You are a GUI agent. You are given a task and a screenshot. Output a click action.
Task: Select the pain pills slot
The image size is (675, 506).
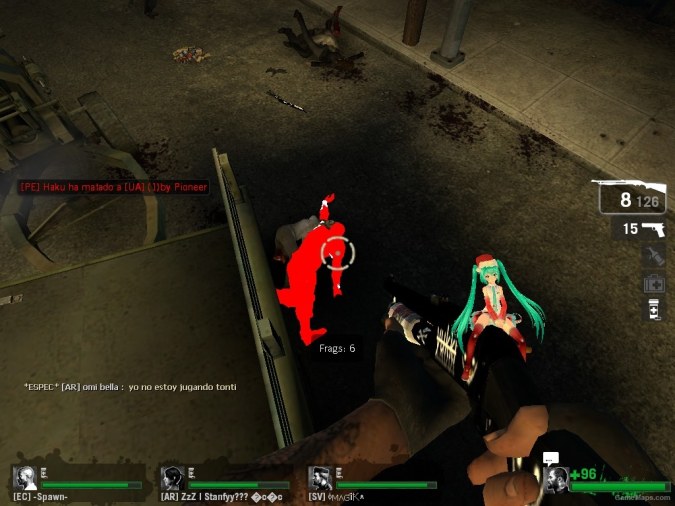653,310
